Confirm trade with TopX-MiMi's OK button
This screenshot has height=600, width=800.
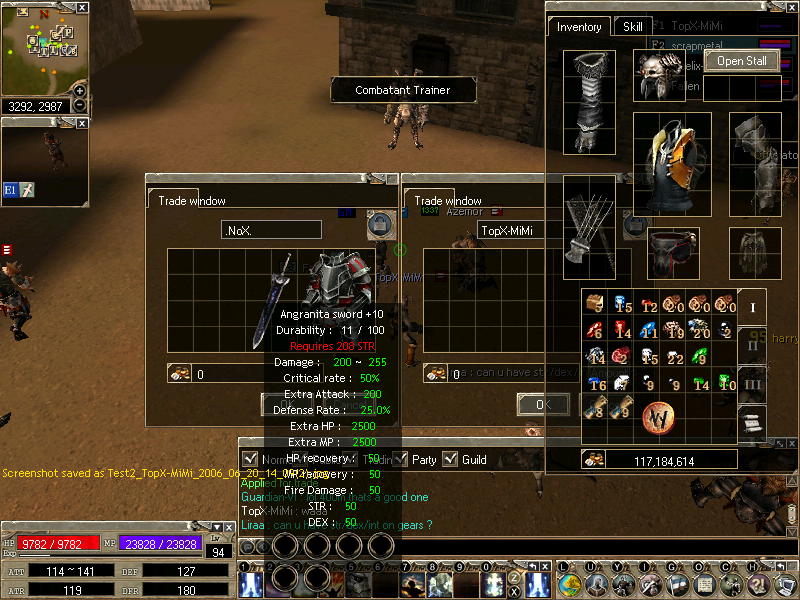click(x=543, y=404)
